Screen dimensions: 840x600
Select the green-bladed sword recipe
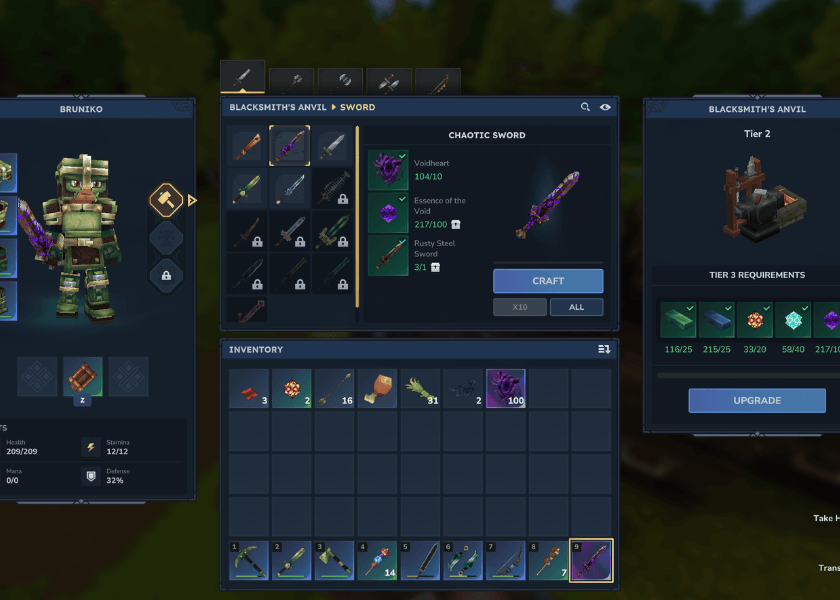[247, 188]
